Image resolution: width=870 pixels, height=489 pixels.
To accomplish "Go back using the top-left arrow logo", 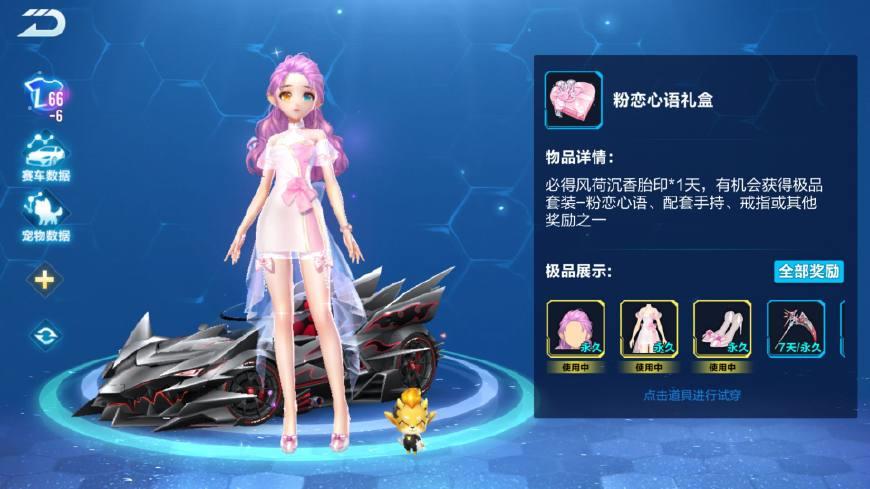I will (39, 22).
